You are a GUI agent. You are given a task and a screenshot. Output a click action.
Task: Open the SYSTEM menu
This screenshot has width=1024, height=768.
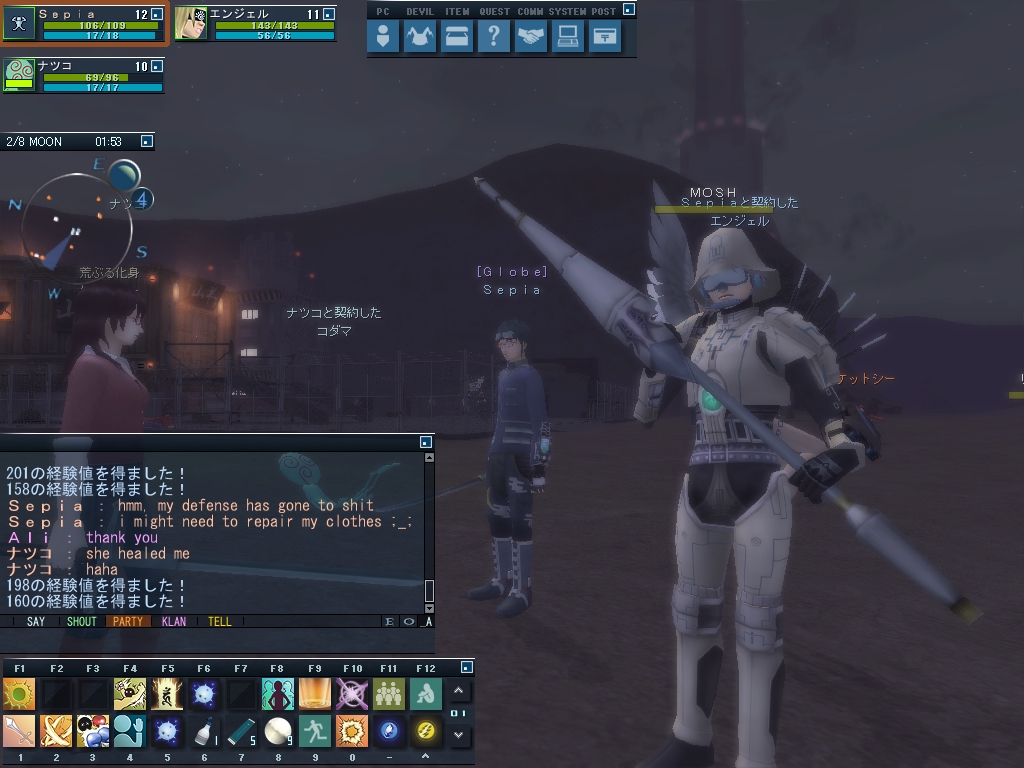[x=567, y=37]
